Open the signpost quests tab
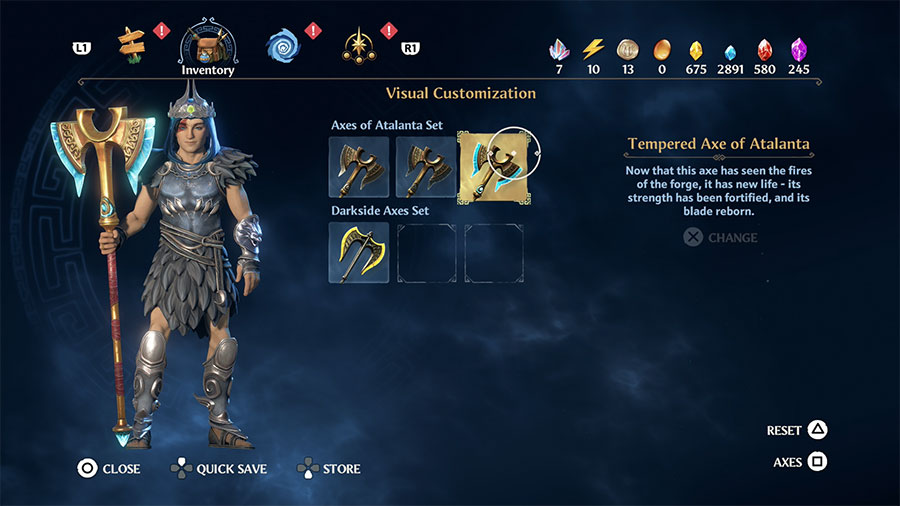 tap(132, 42)
